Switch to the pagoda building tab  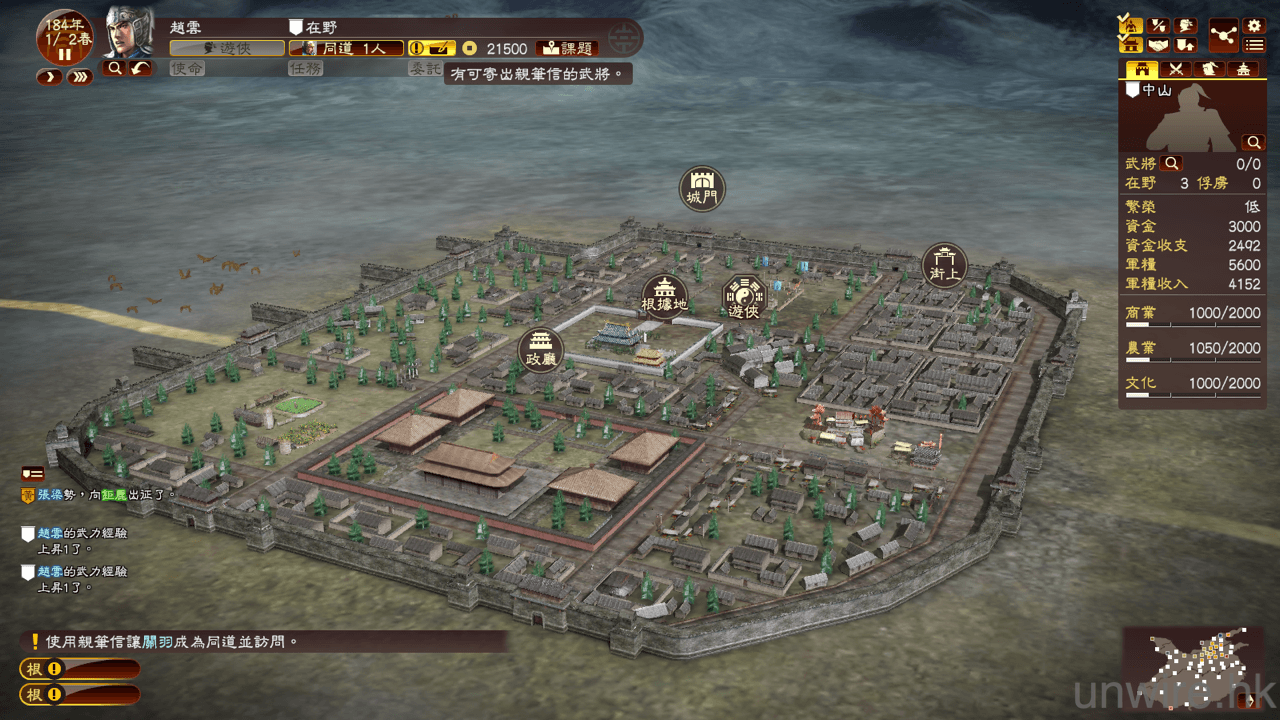pyautogui.click(x=1243, y=70)
